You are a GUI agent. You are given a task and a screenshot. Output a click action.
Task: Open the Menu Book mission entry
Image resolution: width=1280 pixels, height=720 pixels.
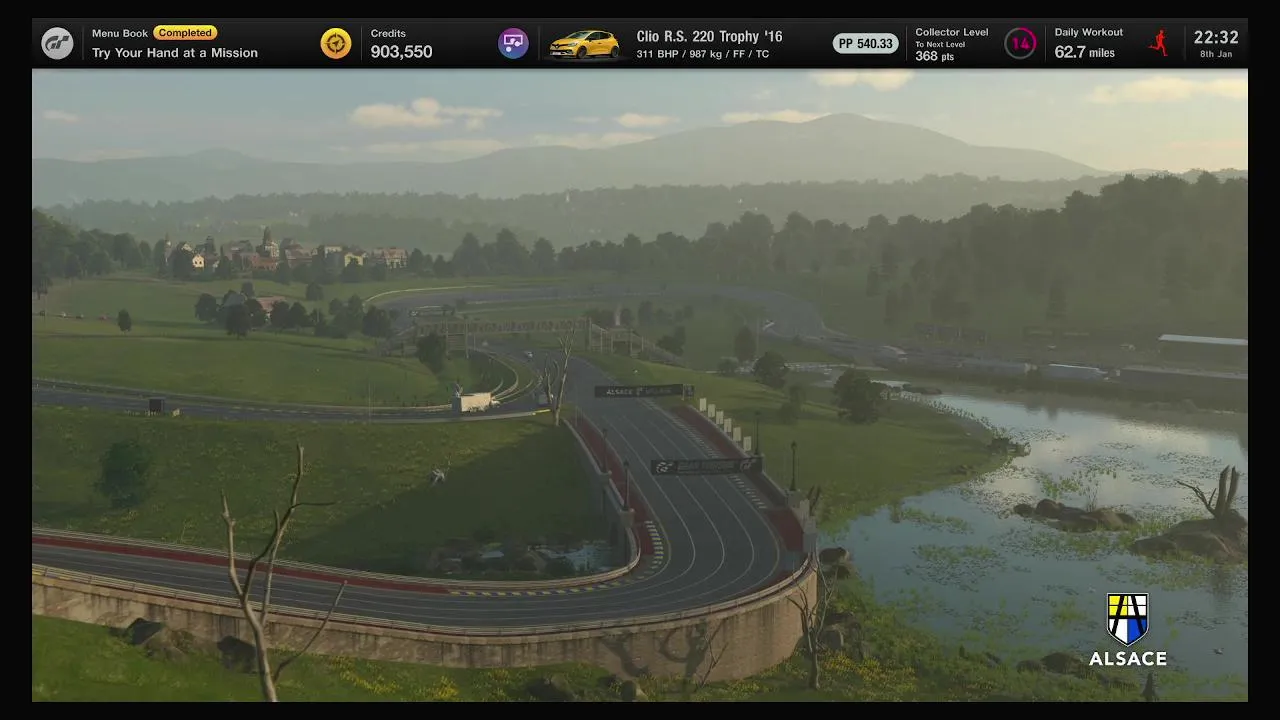click(x=175, y=43)
